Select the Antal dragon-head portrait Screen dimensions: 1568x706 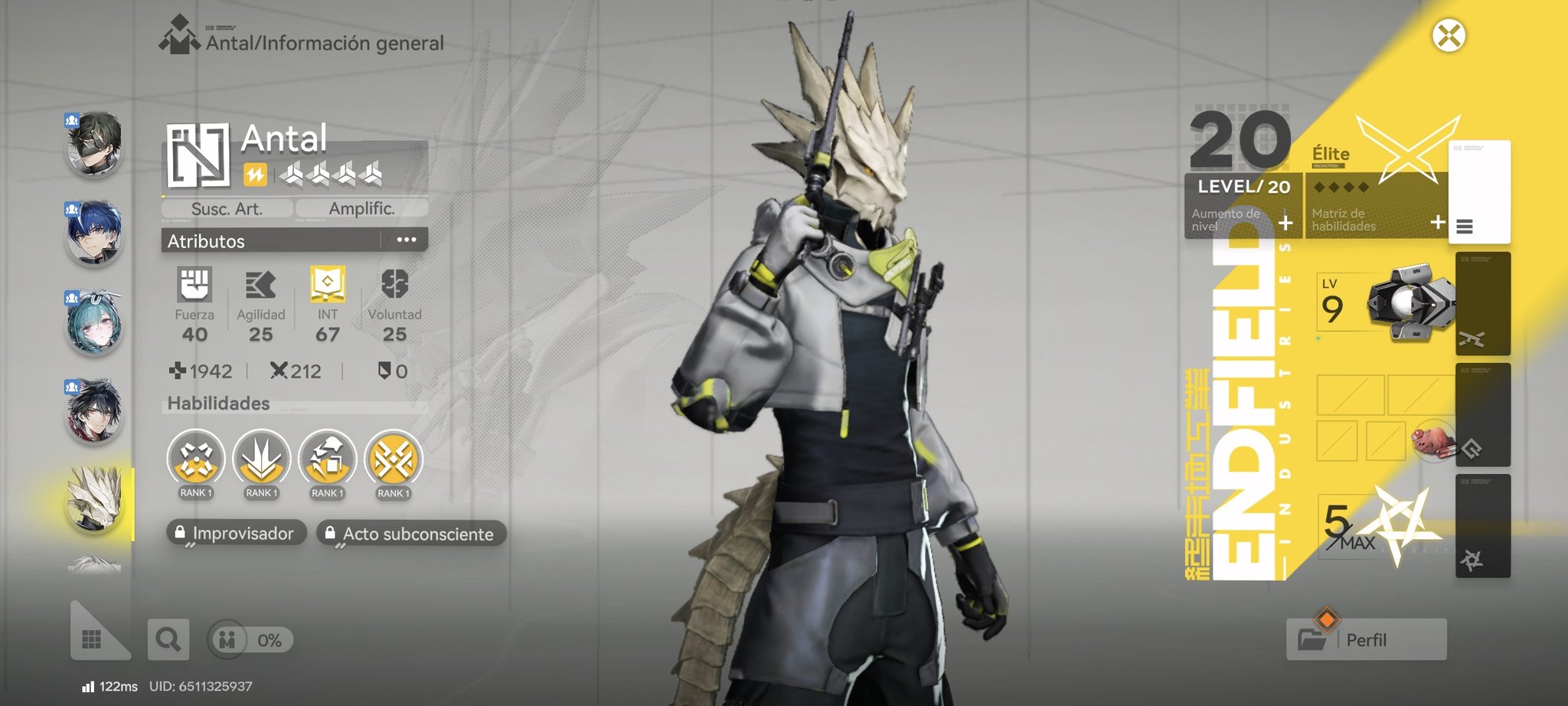tap(95, 501)
